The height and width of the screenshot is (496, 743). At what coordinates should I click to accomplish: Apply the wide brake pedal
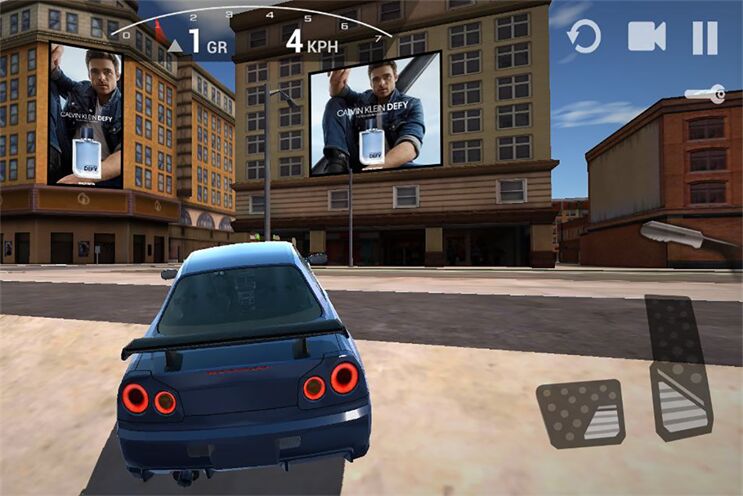point(581,412)
